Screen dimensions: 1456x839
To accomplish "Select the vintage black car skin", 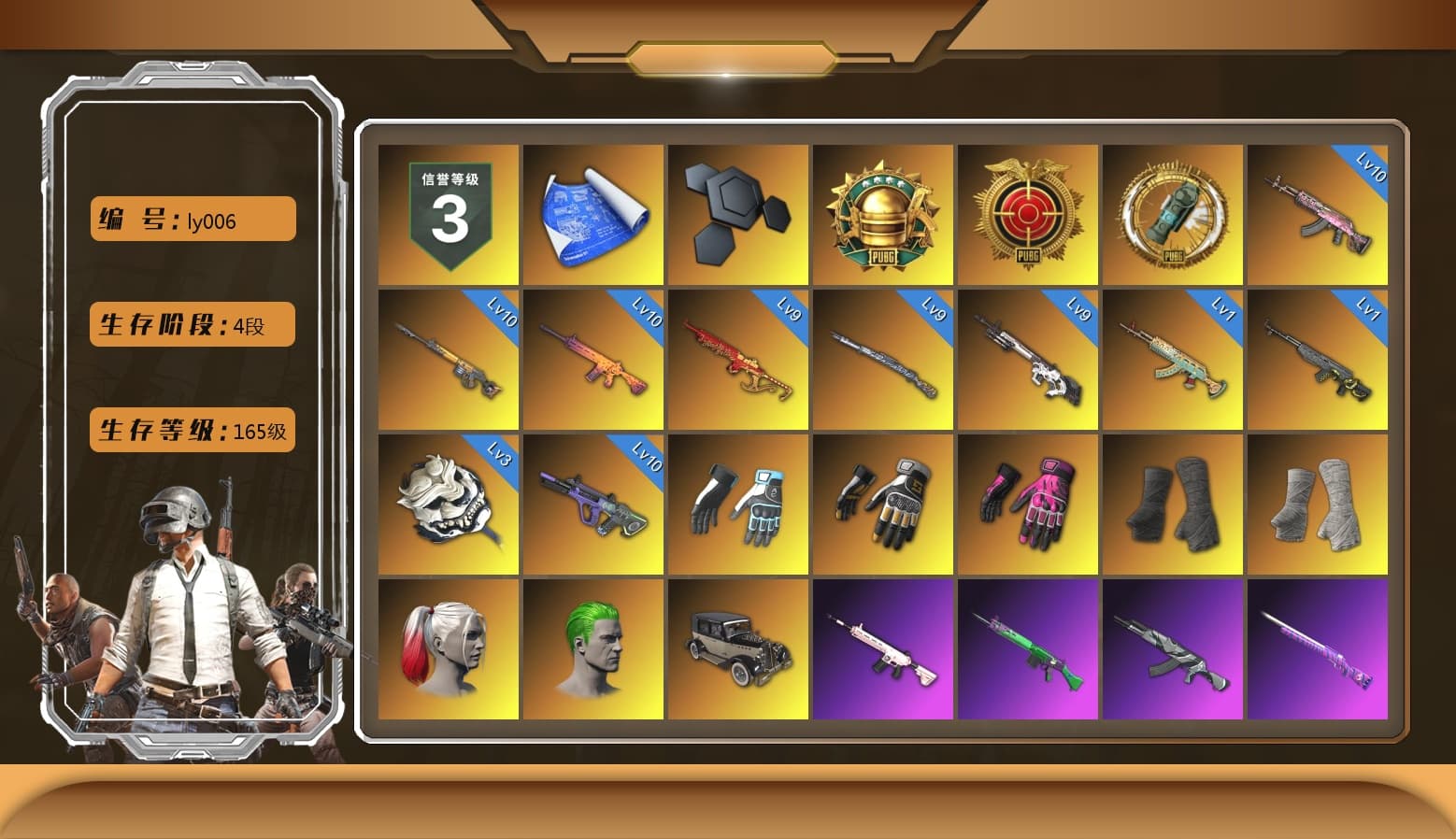I will pyautogui.click(x=737, y=649).
